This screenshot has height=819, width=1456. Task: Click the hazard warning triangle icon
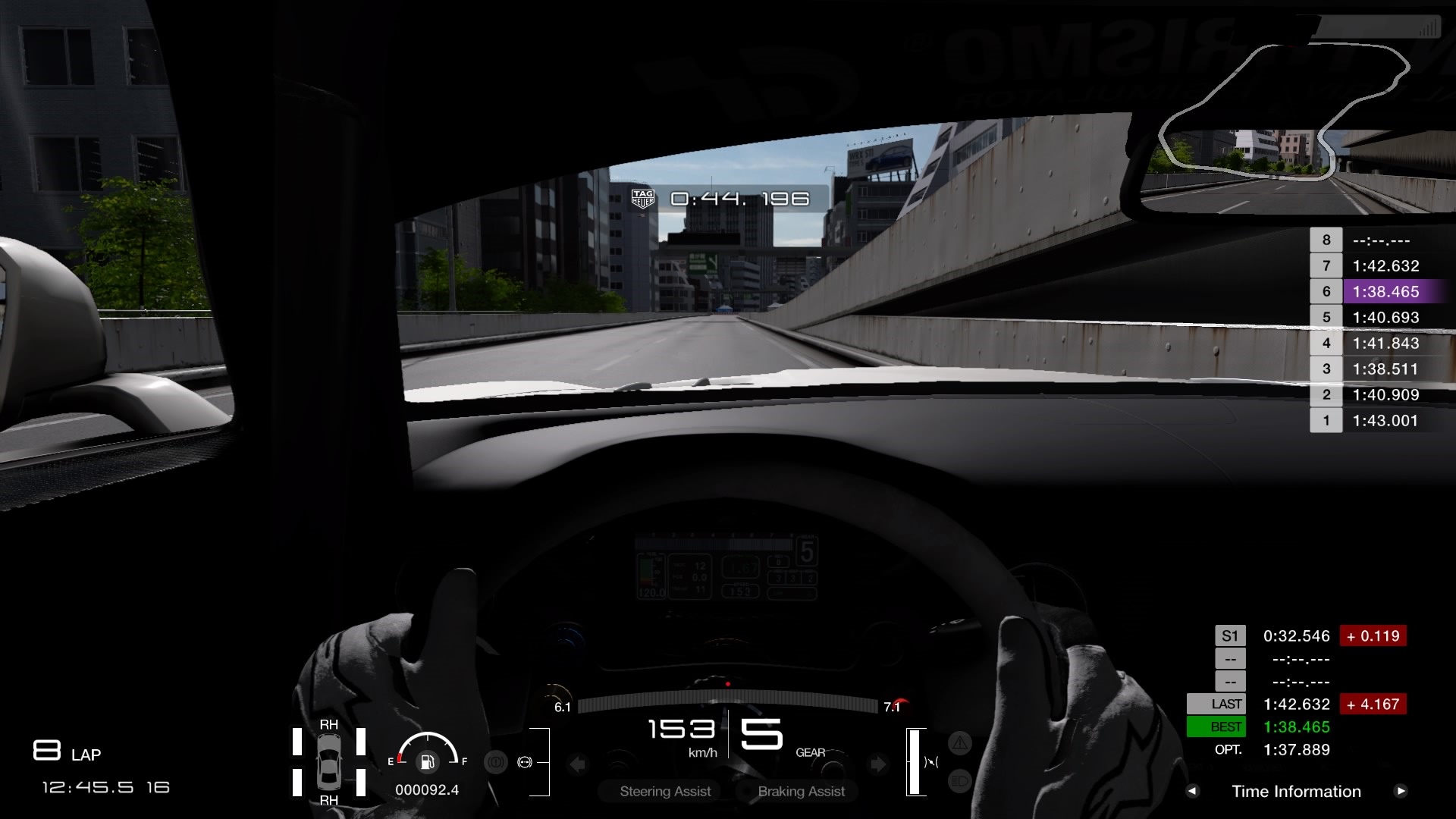coord(960,743)
